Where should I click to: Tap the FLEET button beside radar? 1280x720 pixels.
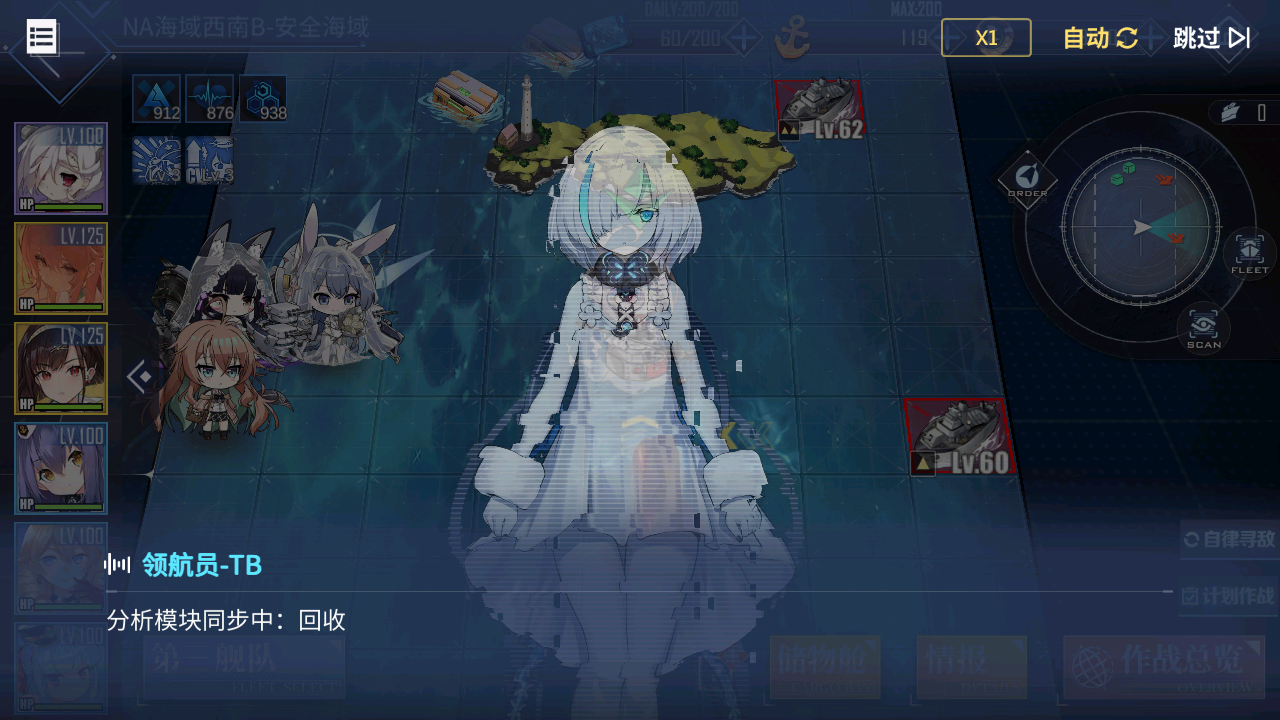(1249, 254)
